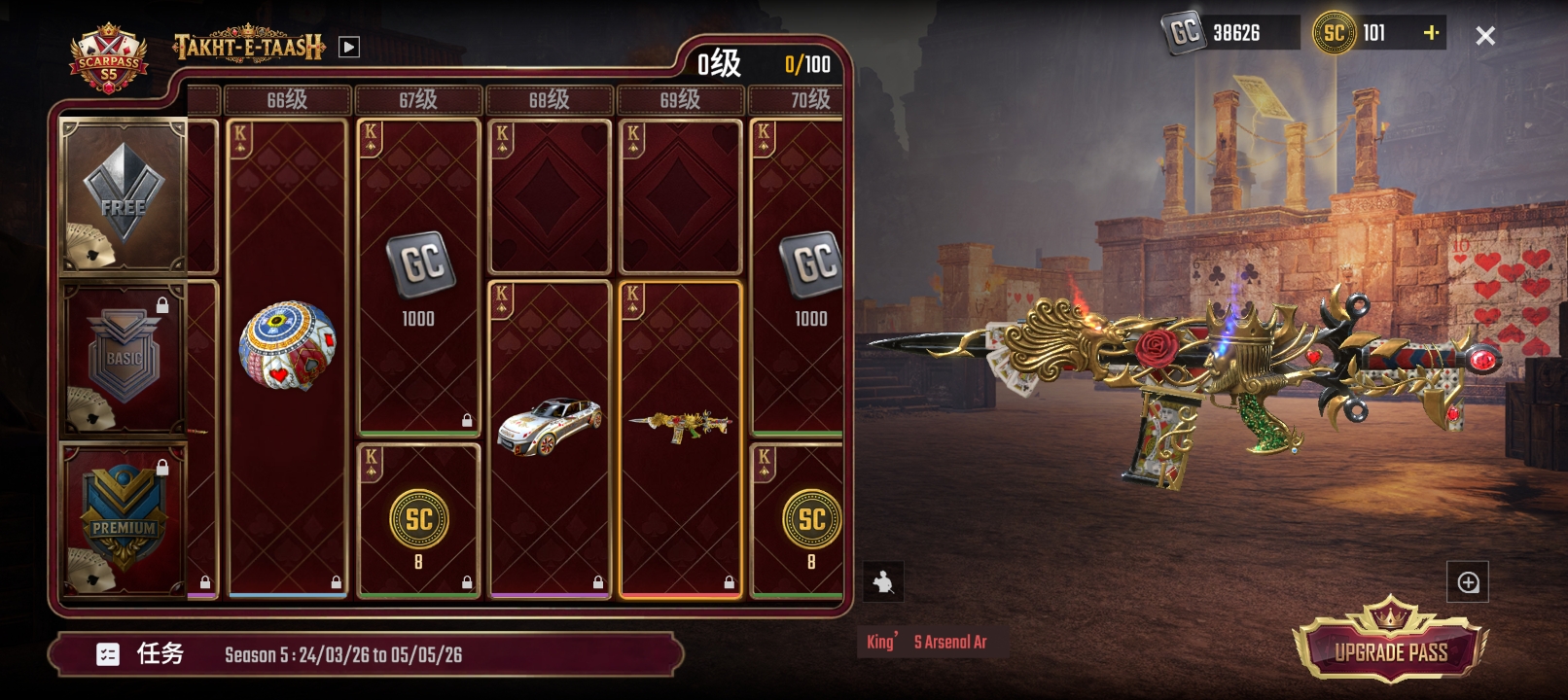Play the Takht-E-Taash trailer video
This screenshot has height=700, width=1568.
pyautogui.click(x=349, y=47)
